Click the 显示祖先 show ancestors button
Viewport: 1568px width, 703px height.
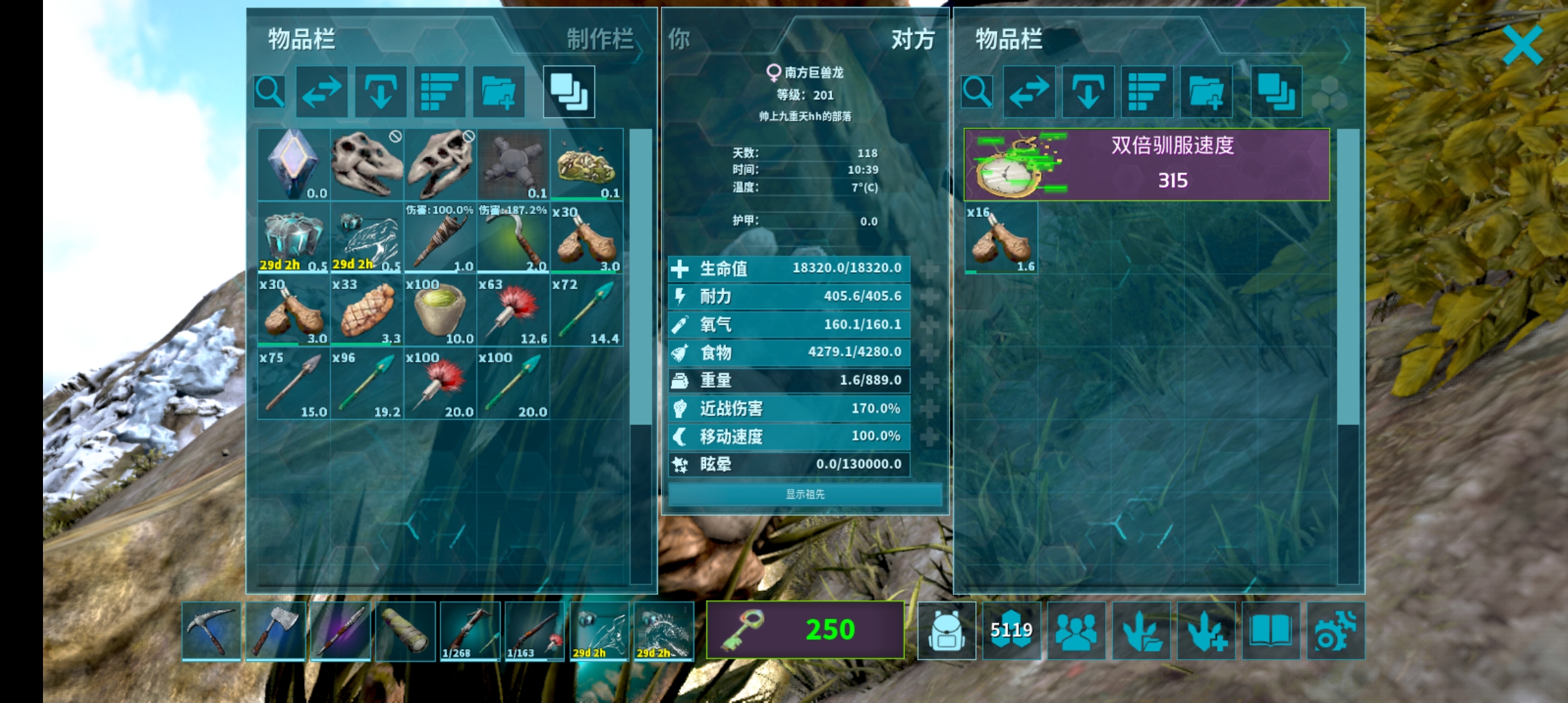(805, 494)
